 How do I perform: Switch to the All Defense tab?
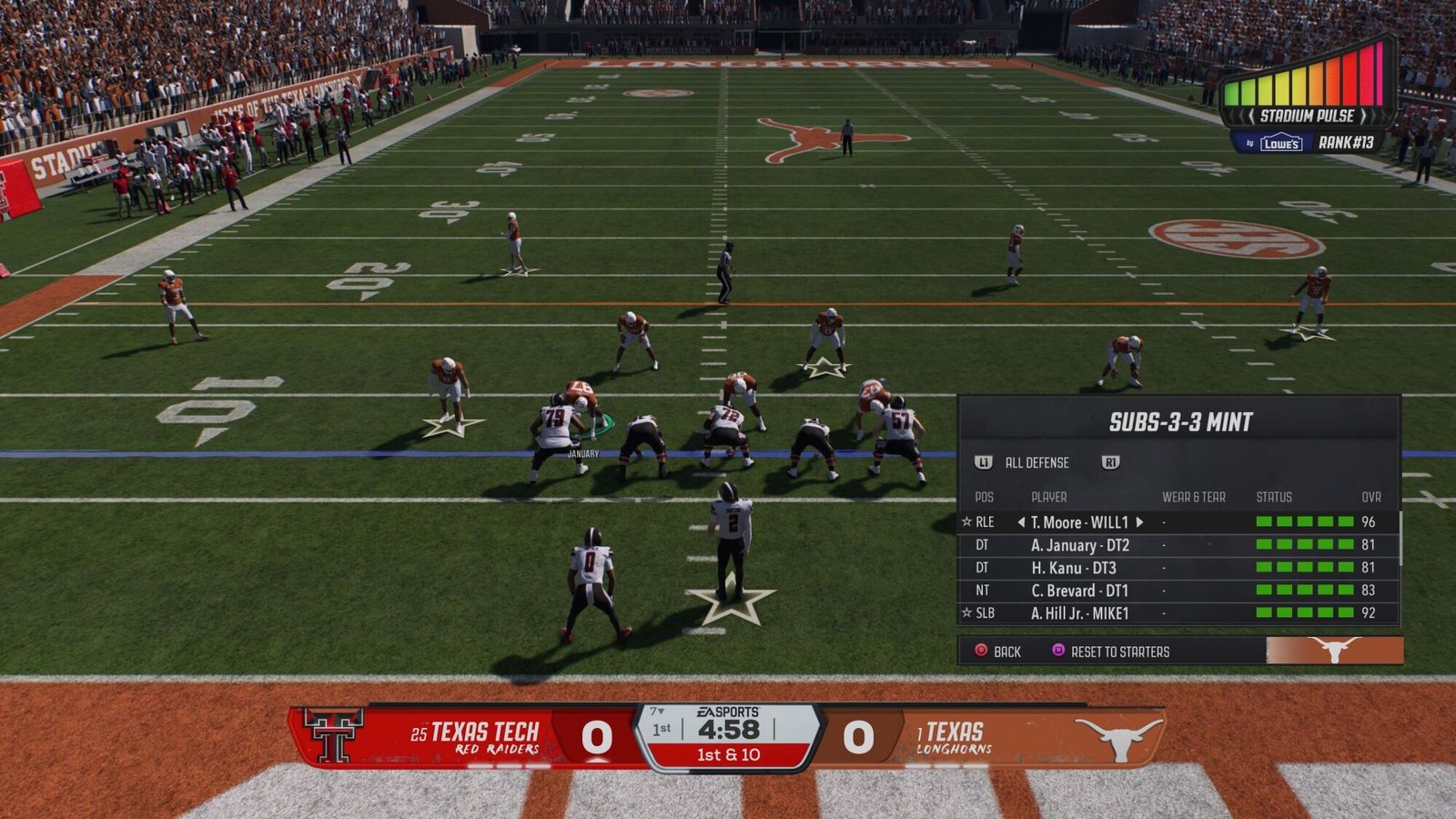tap(1036, 463)
